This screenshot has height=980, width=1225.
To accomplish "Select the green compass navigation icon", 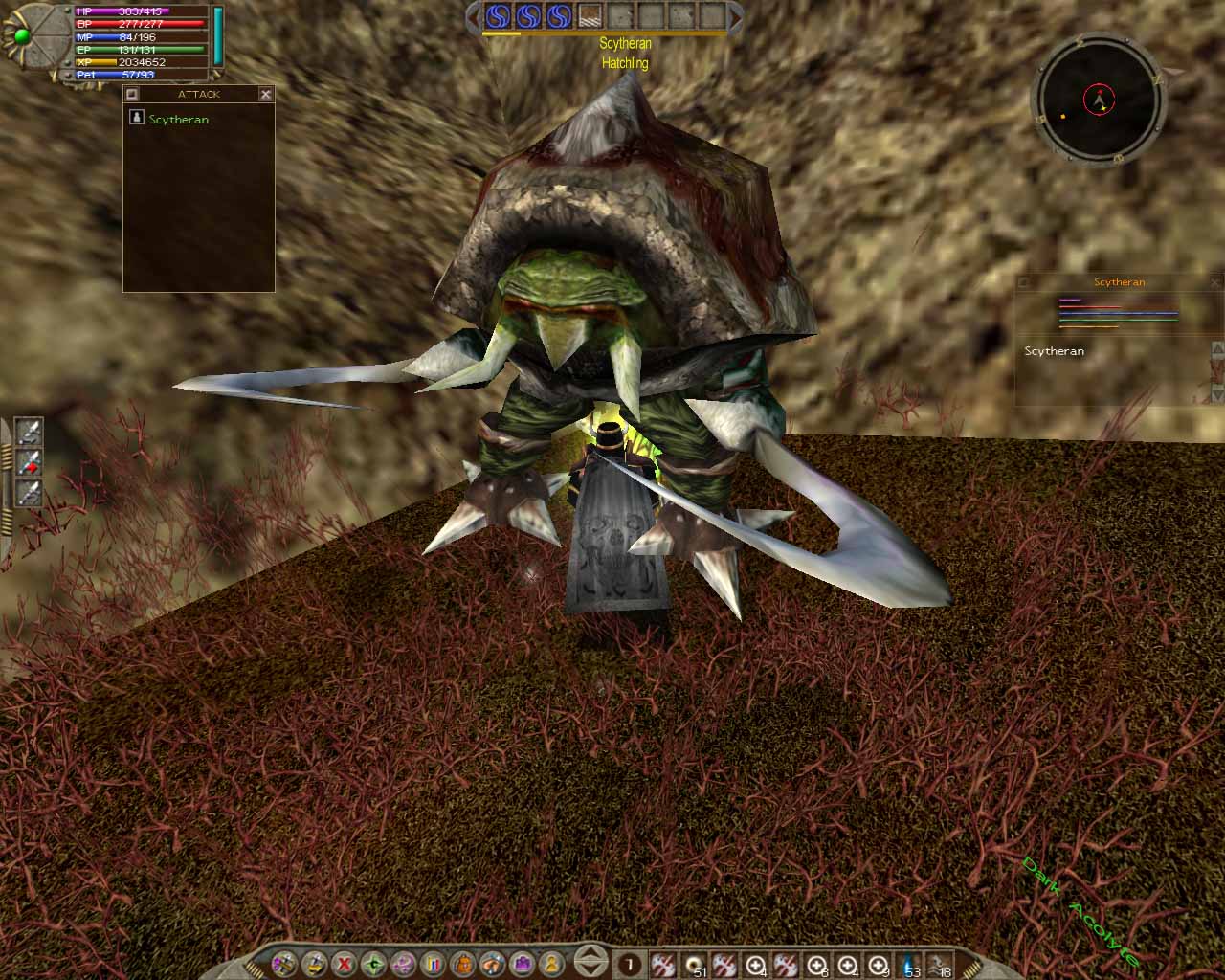I will click(x=373, y=967).
